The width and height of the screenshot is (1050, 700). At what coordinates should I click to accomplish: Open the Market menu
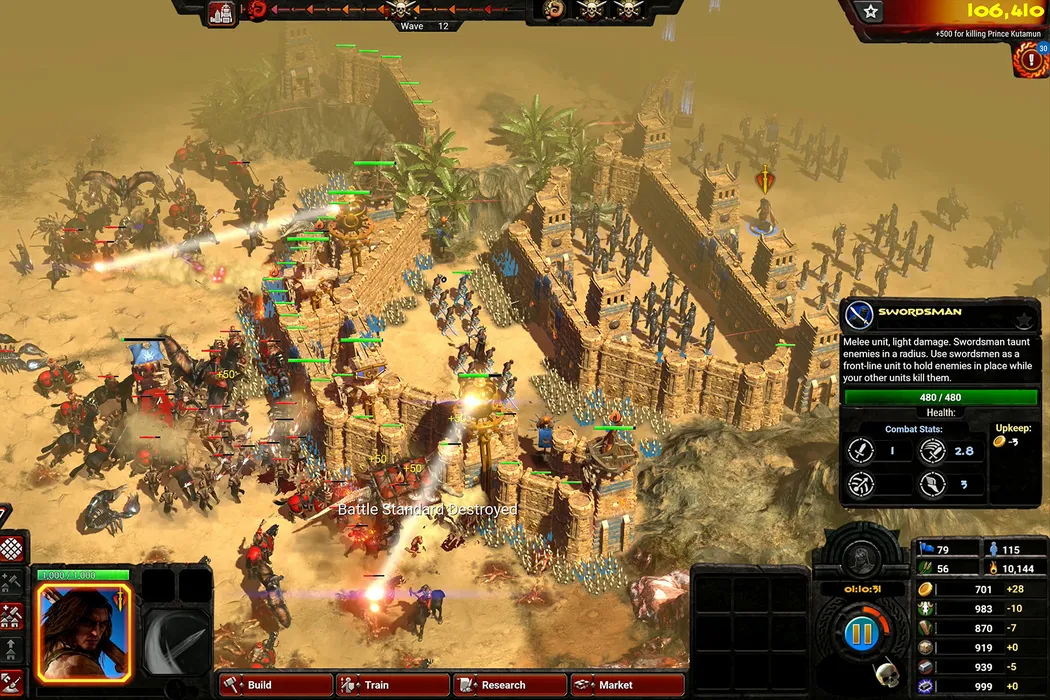627,685
